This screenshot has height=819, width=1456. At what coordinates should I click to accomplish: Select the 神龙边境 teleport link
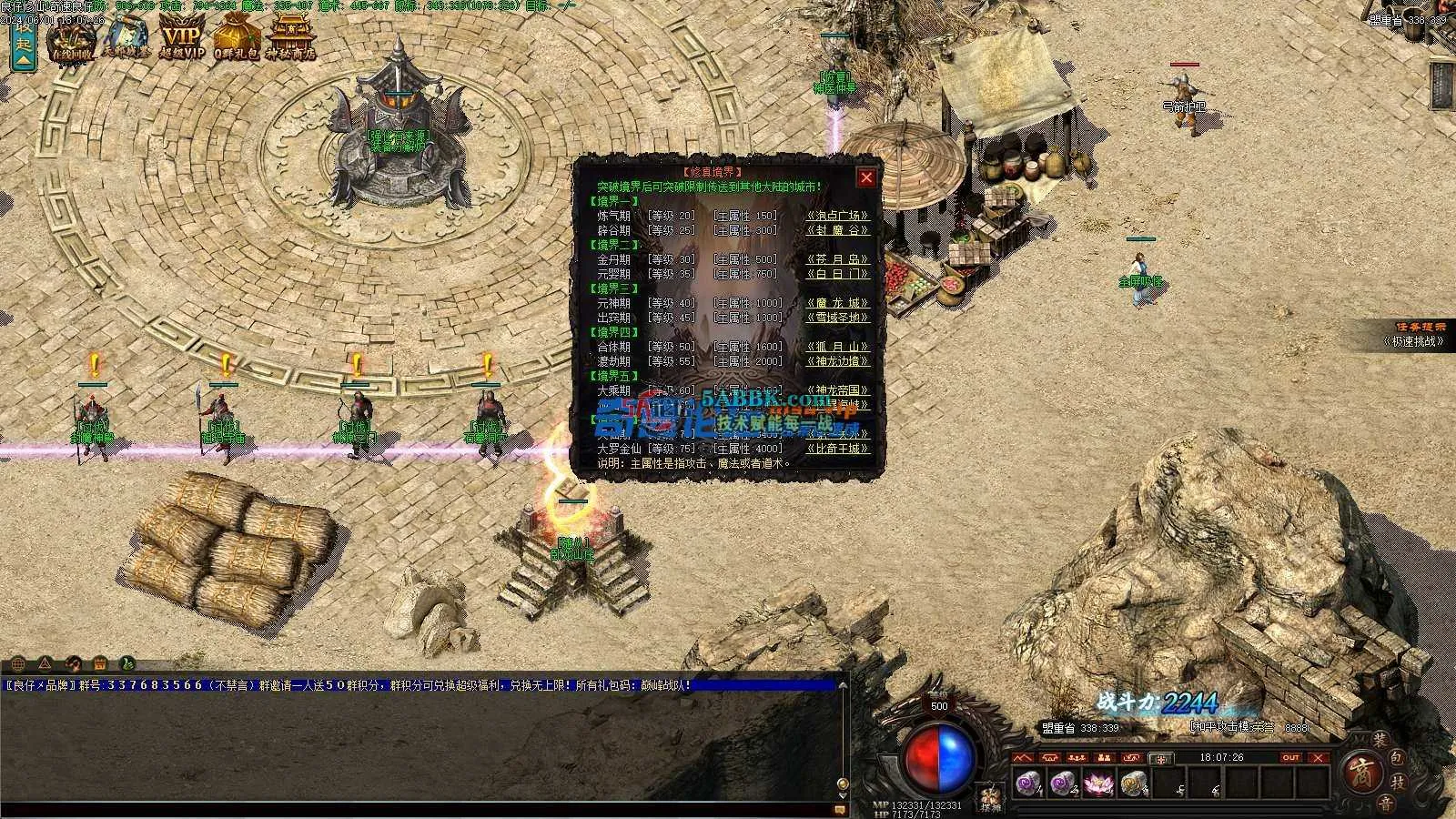click(838, 361)
